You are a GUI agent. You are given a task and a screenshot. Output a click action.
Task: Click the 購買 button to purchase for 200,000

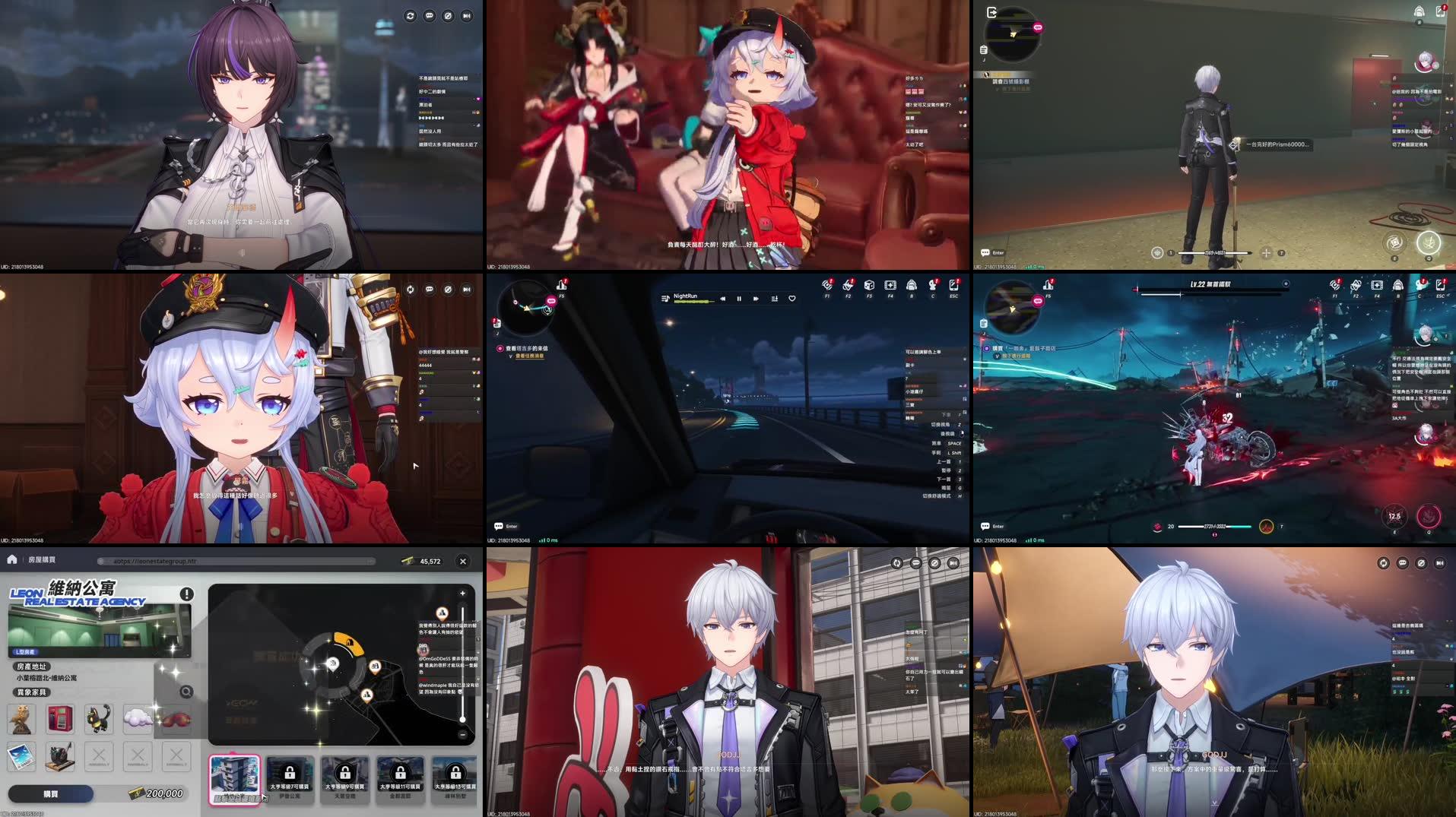pyautogui.click(x=51, y=793)
